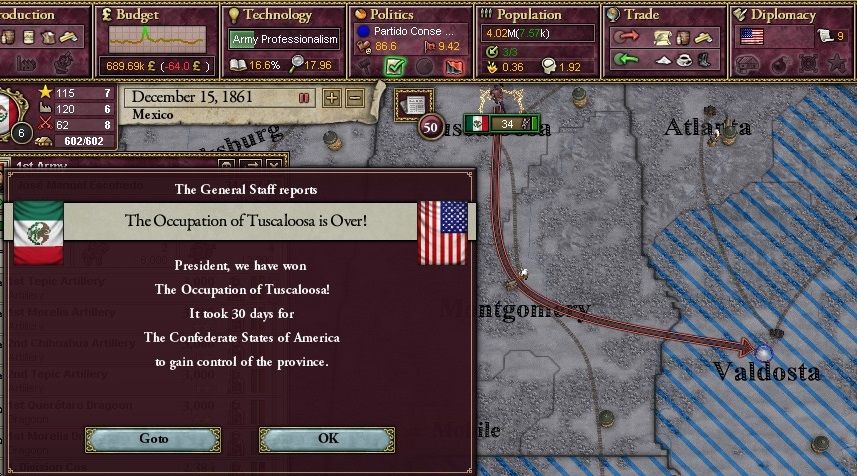Confirm the occupation report with OK
Screen dimensions: 857x476
tap(327, 439)
